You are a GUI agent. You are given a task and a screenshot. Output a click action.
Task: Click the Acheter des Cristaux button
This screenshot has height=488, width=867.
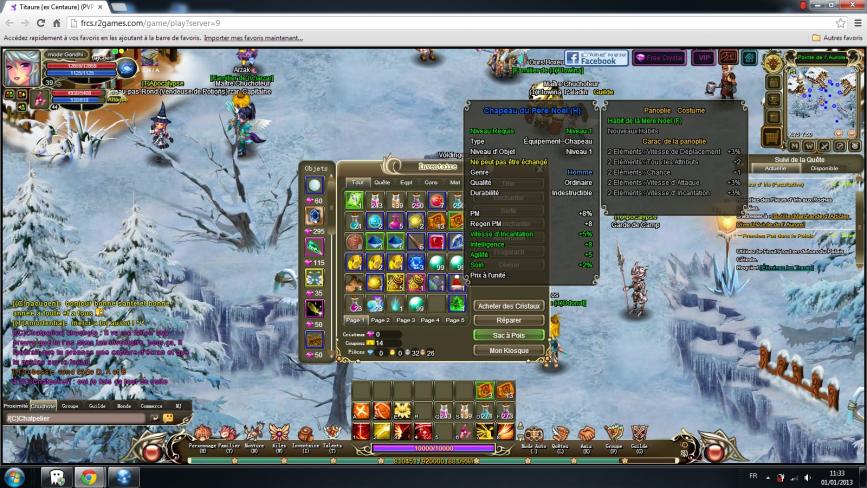[x=509, y=305]
